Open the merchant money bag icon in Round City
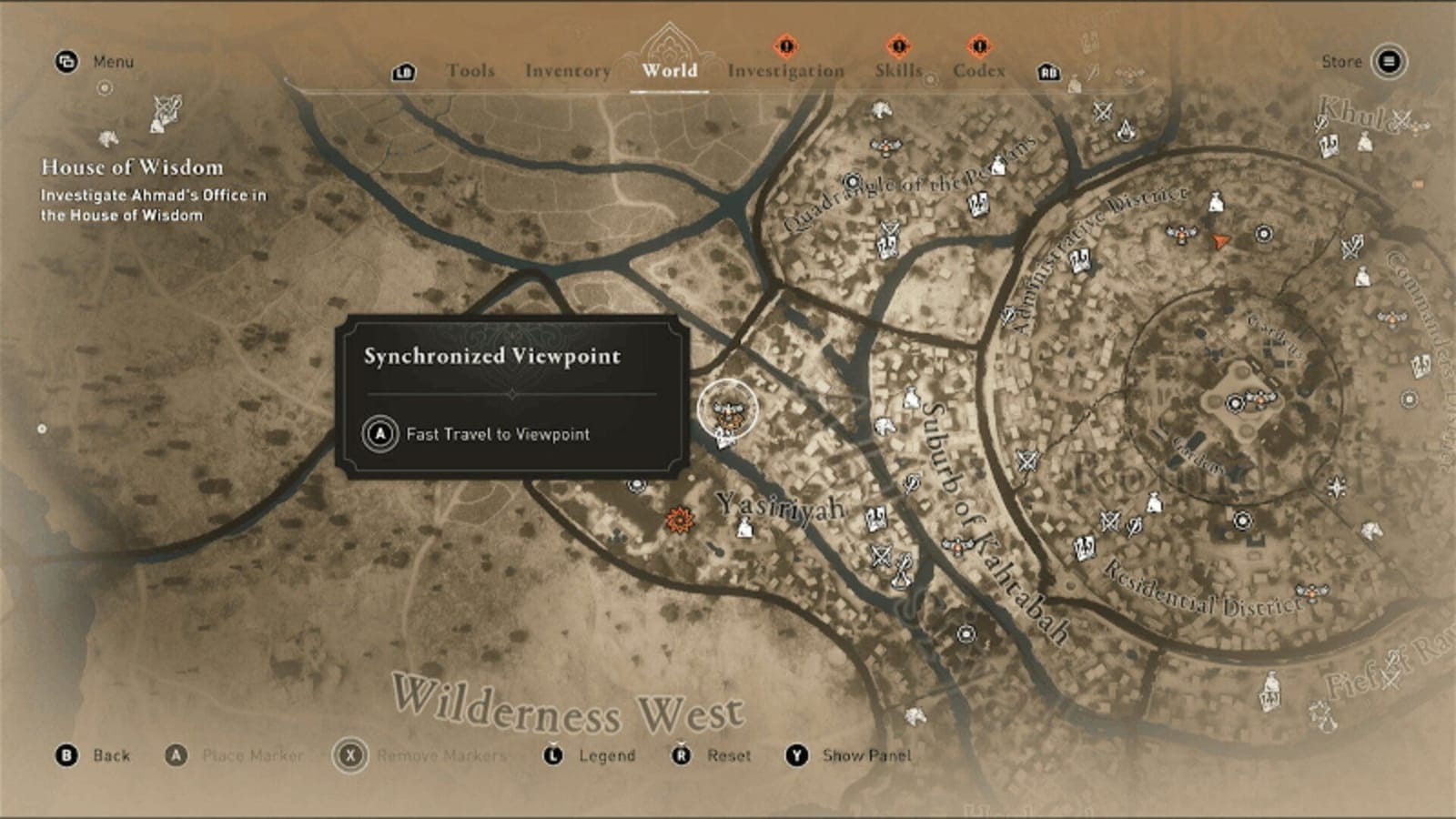This screenshot has width=1456, height=819. (1153, 501)
